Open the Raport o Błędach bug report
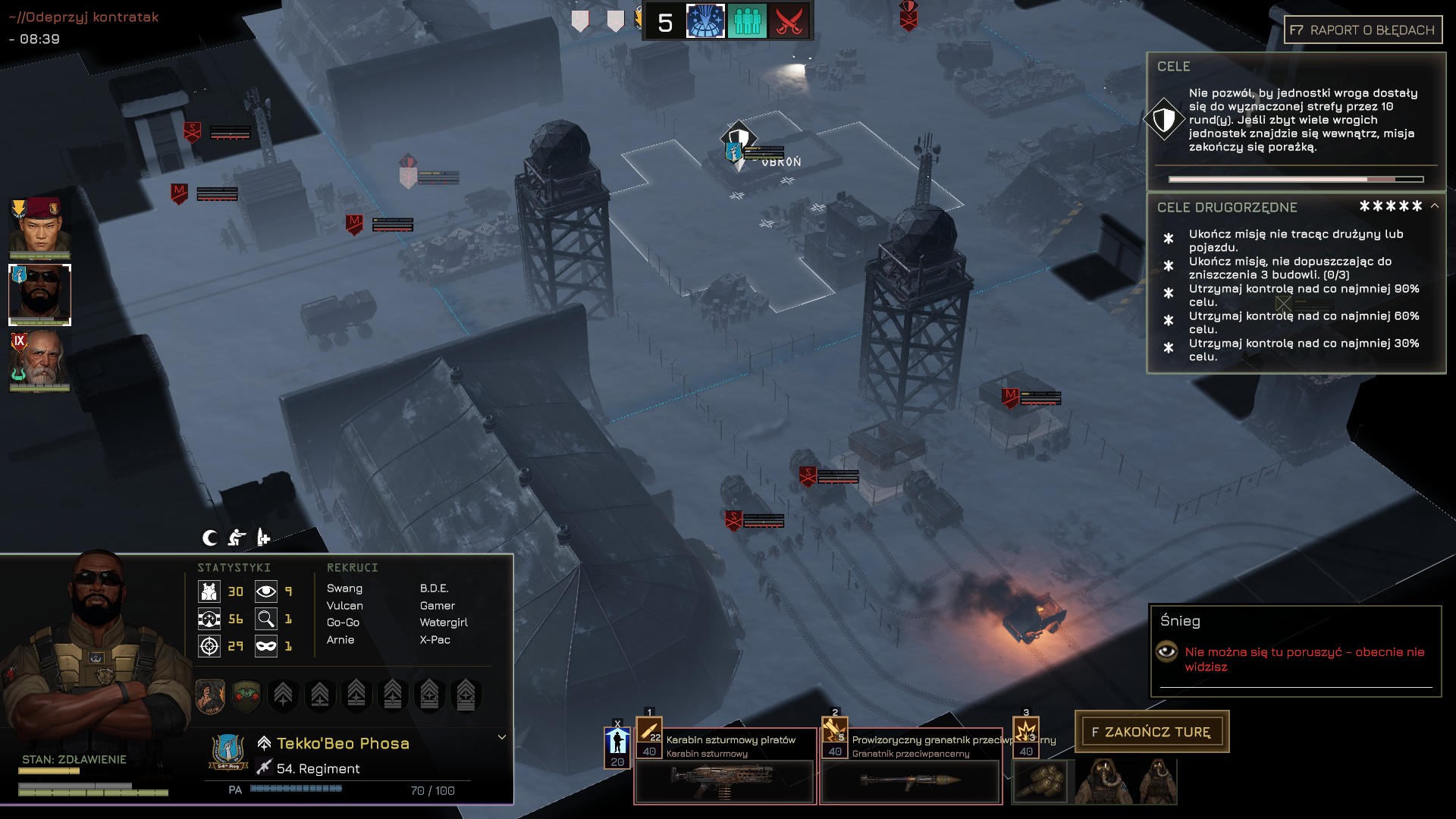 click(x=1363, y=30)
